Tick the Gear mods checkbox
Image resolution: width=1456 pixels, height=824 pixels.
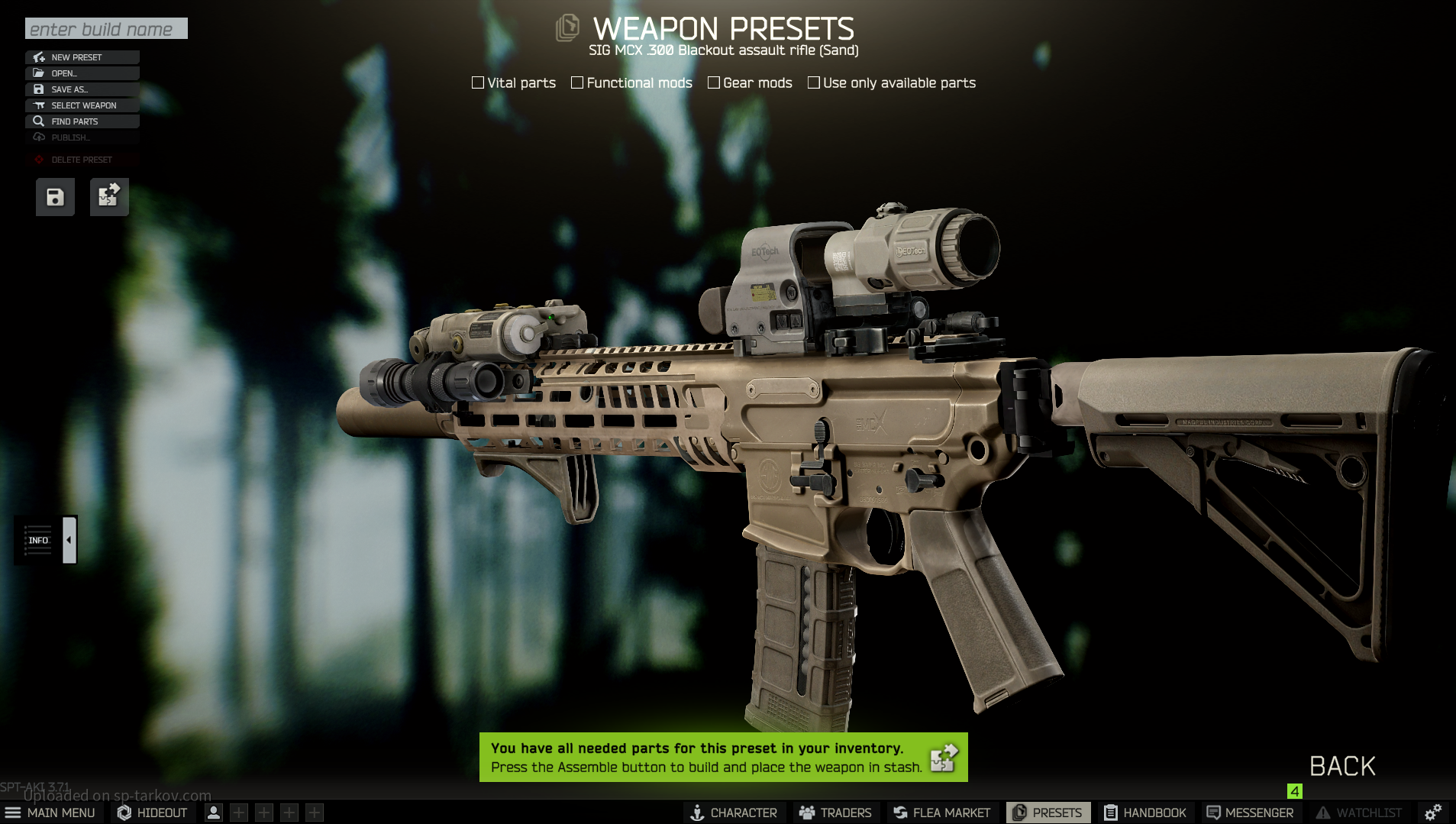click(714, 82)
